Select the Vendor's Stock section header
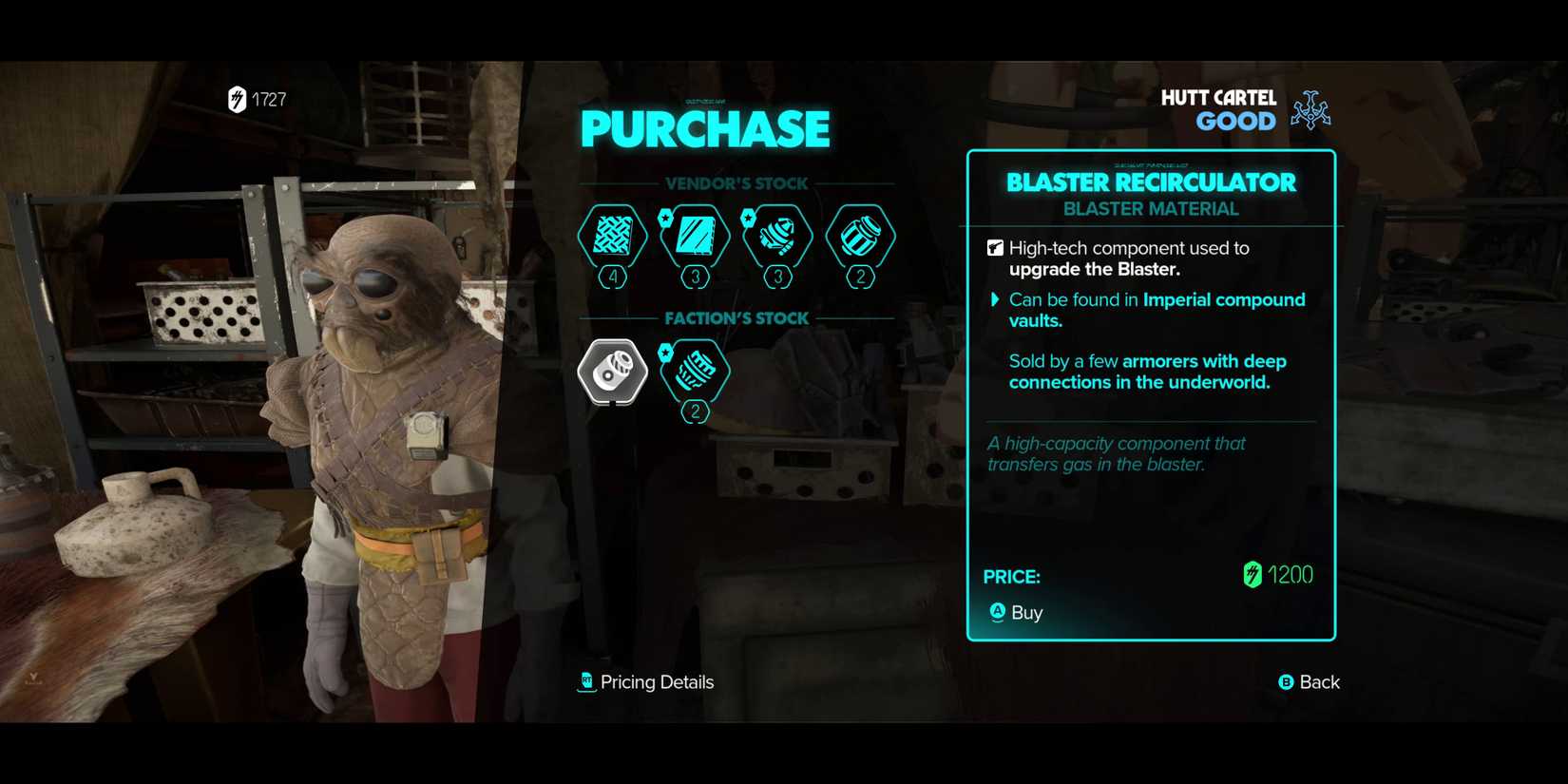1568x784 pixels. (x=738, y=183)
